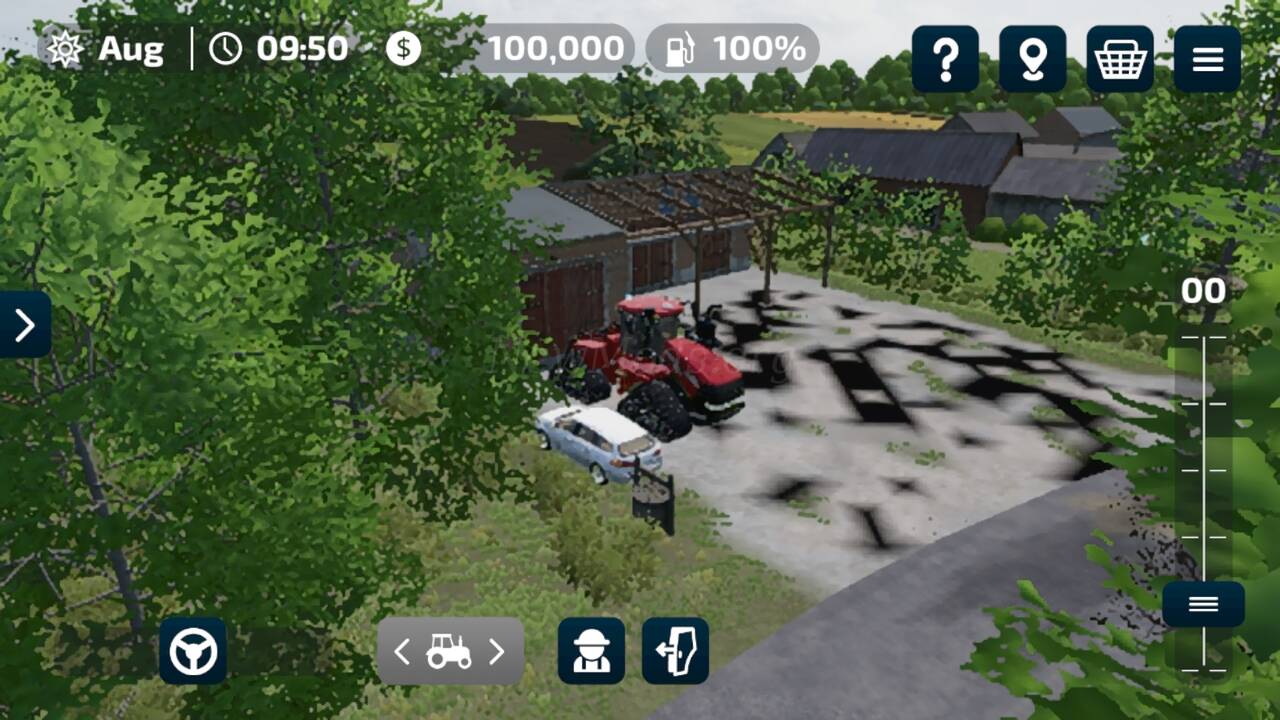
Task: Hire the AI worker helper
Action: tap(591, 651)
